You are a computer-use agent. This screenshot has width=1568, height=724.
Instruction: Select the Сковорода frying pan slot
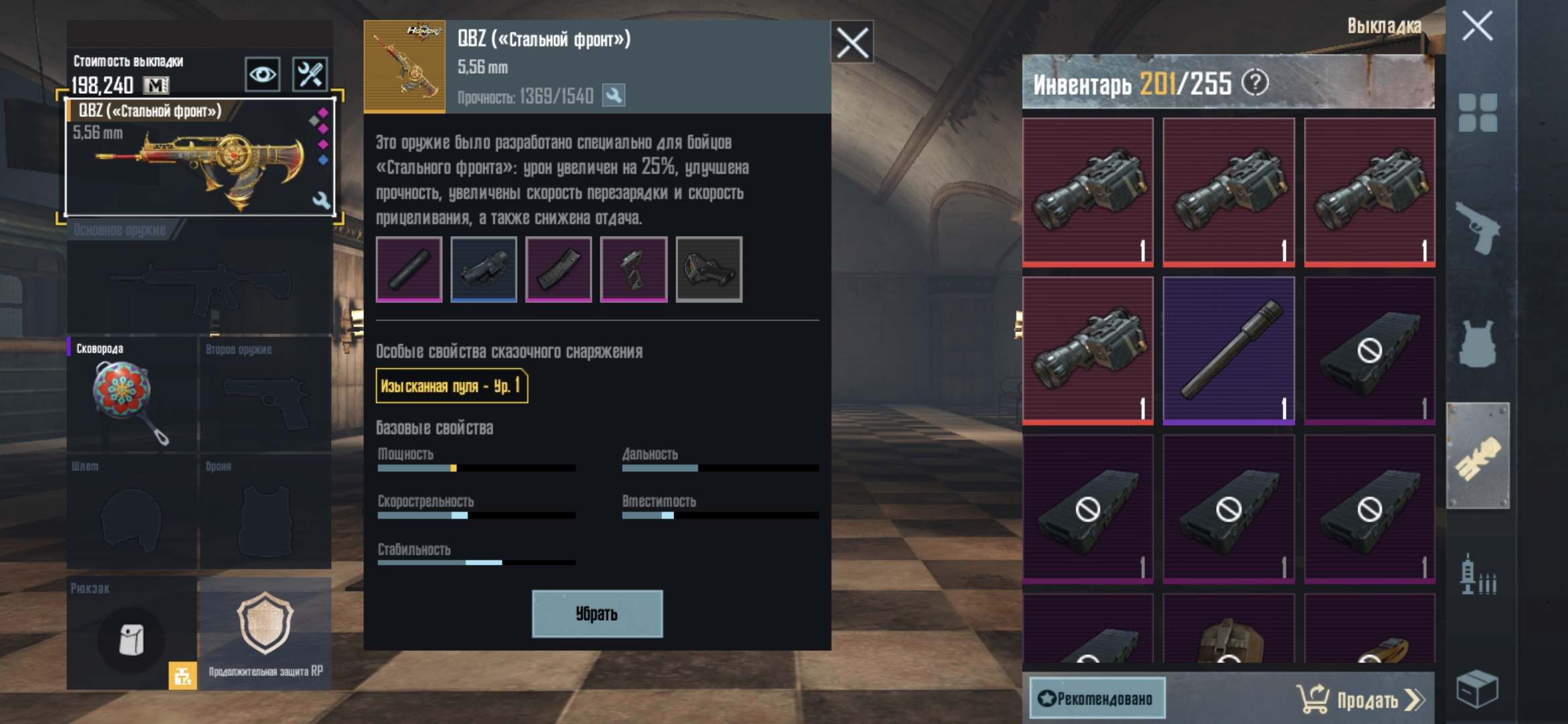pos(131,394)
